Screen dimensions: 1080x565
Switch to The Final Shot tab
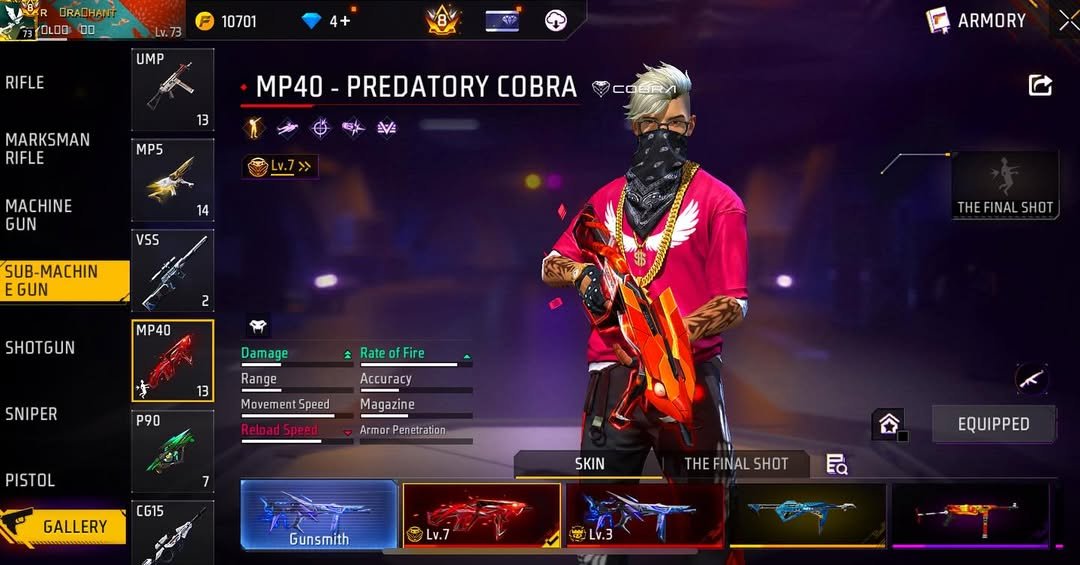point(736,464)
